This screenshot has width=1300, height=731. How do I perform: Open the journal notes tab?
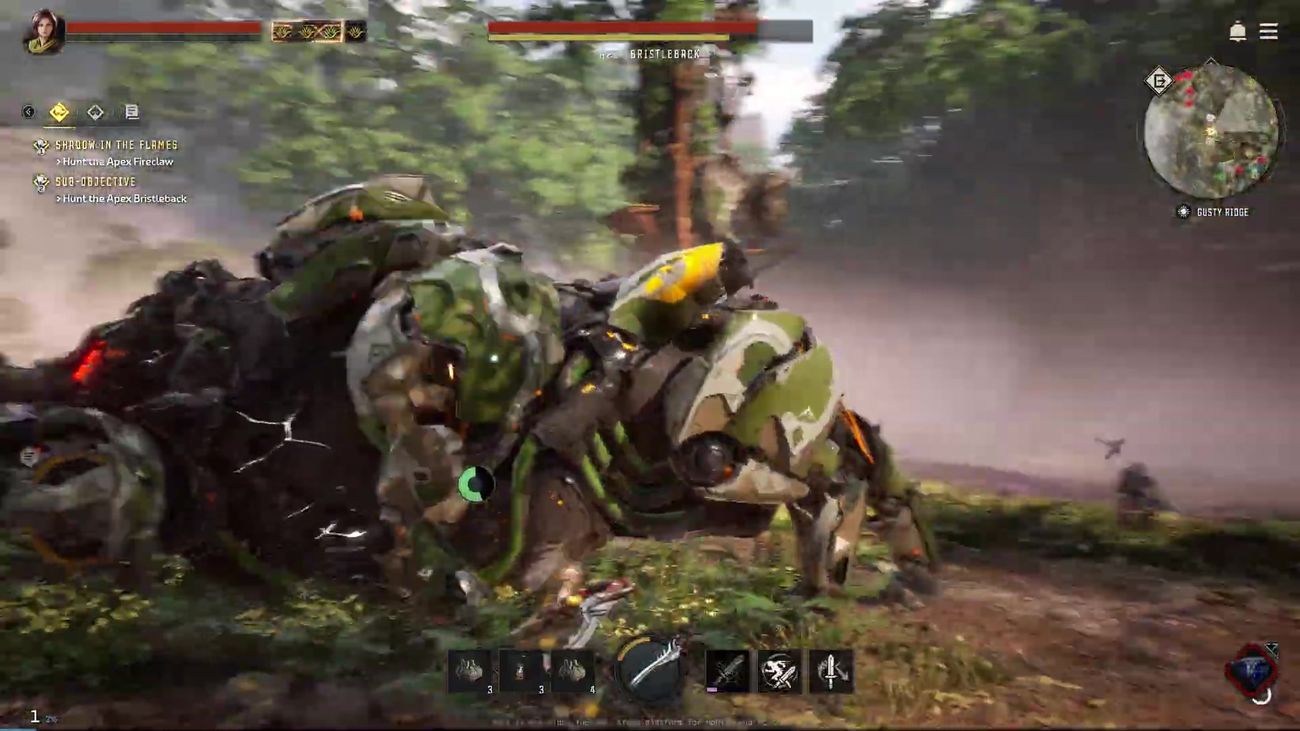[131, 112]
